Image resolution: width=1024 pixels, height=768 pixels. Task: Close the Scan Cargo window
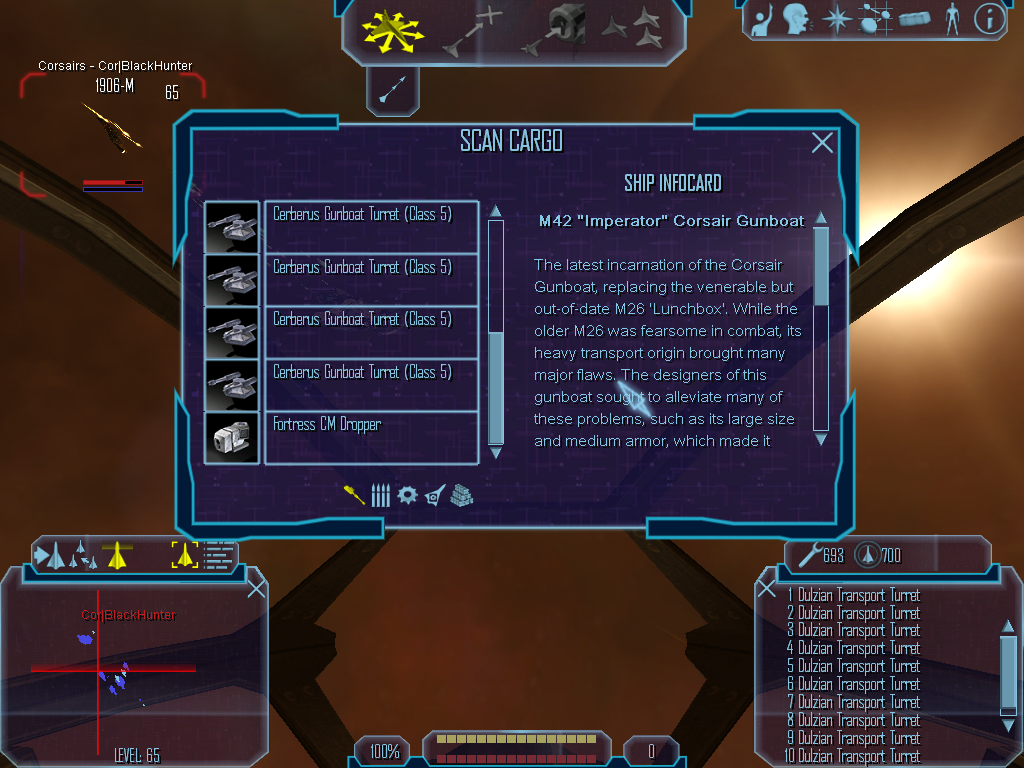click(822, 143)
